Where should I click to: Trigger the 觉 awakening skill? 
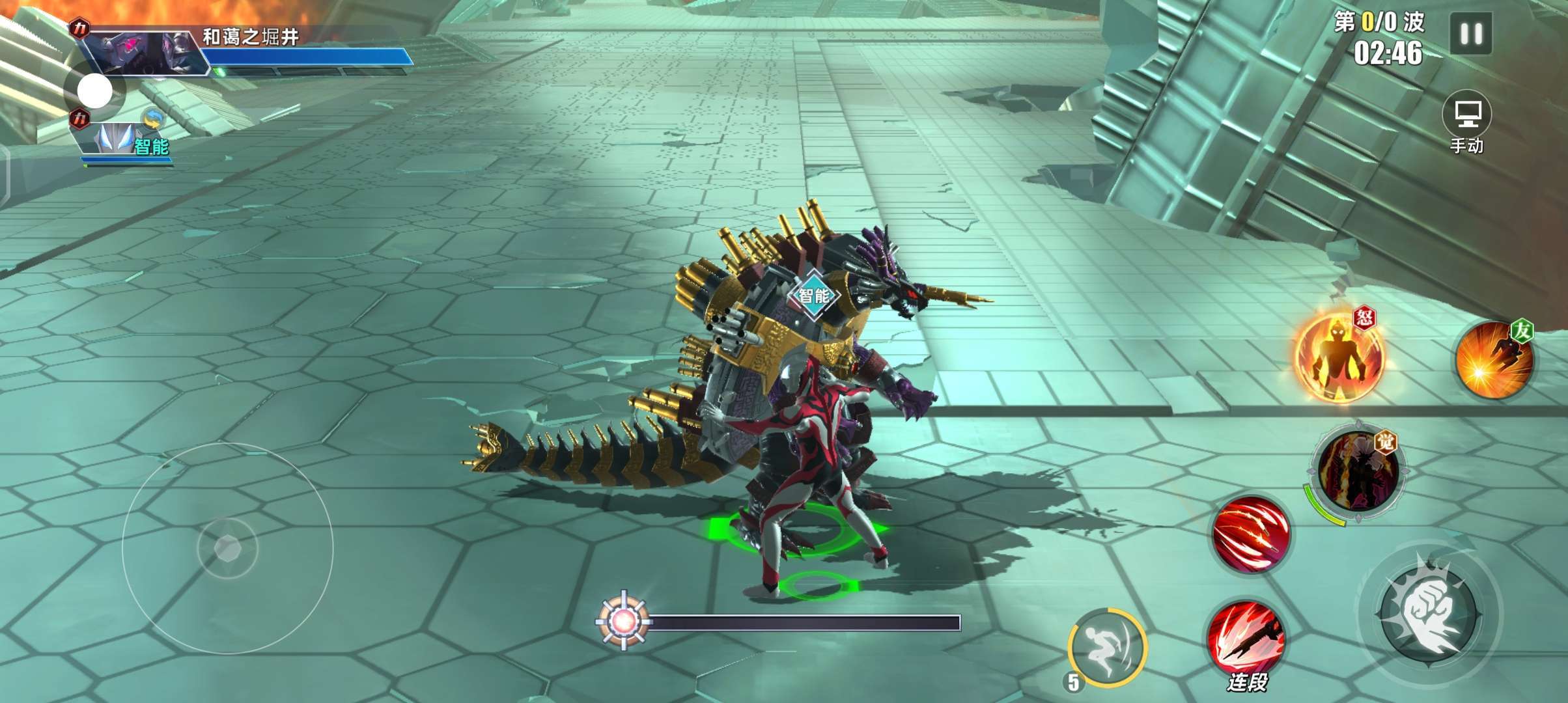(x=1358, y=471)
